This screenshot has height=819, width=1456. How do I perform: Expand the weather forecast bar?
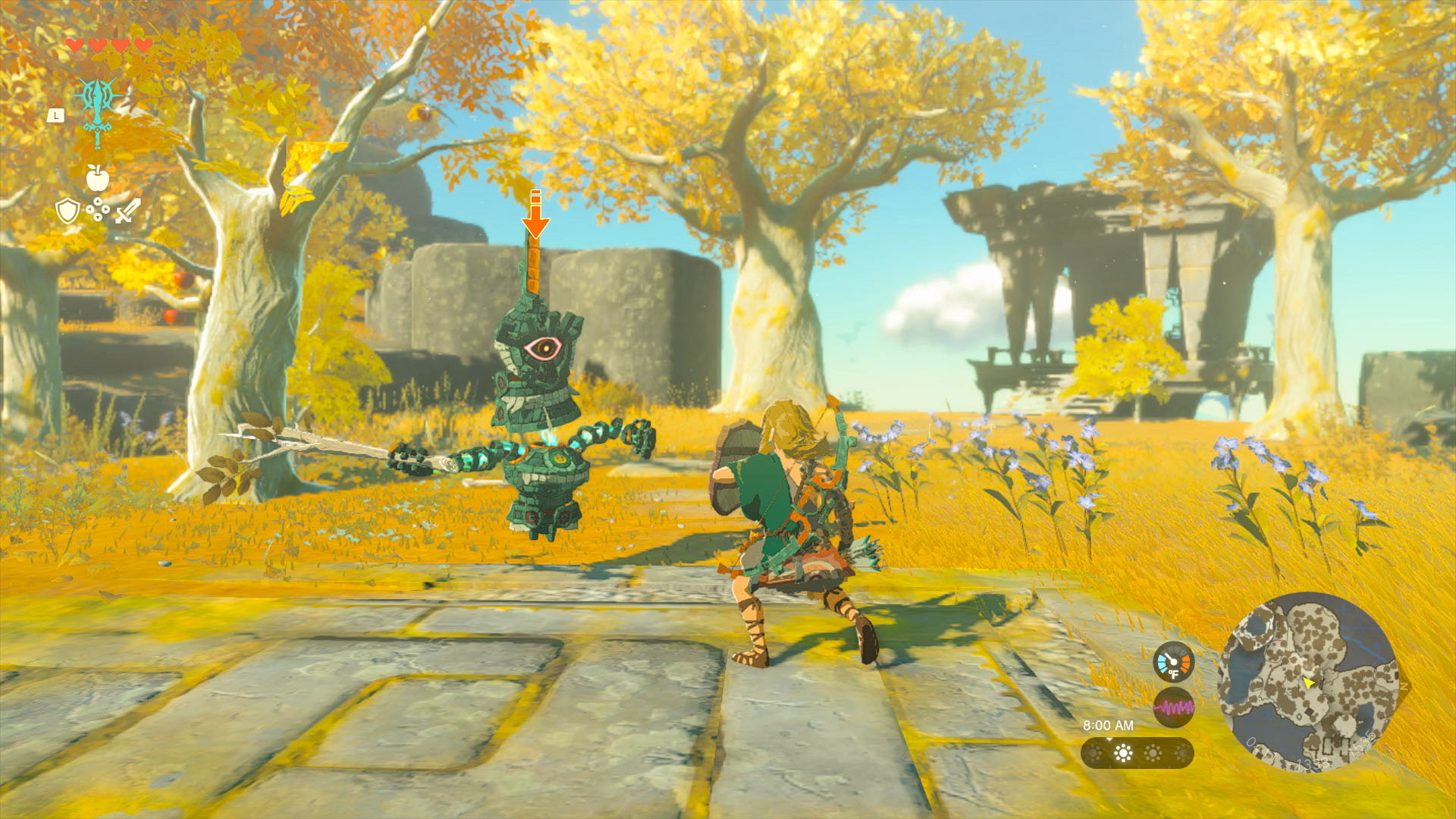click(1137, 753)
